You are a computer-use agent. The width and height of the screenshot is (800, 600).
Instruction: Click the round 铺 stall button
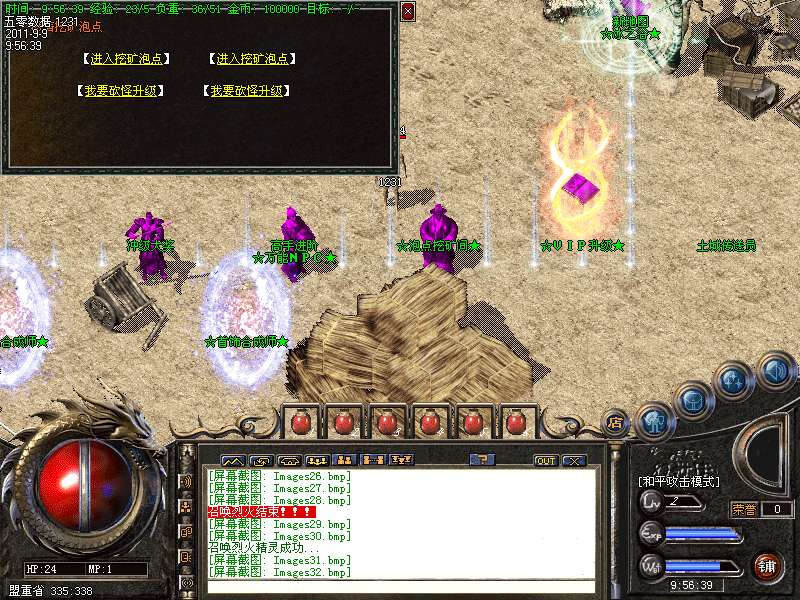pyautogui.click(x=768, y=566)
